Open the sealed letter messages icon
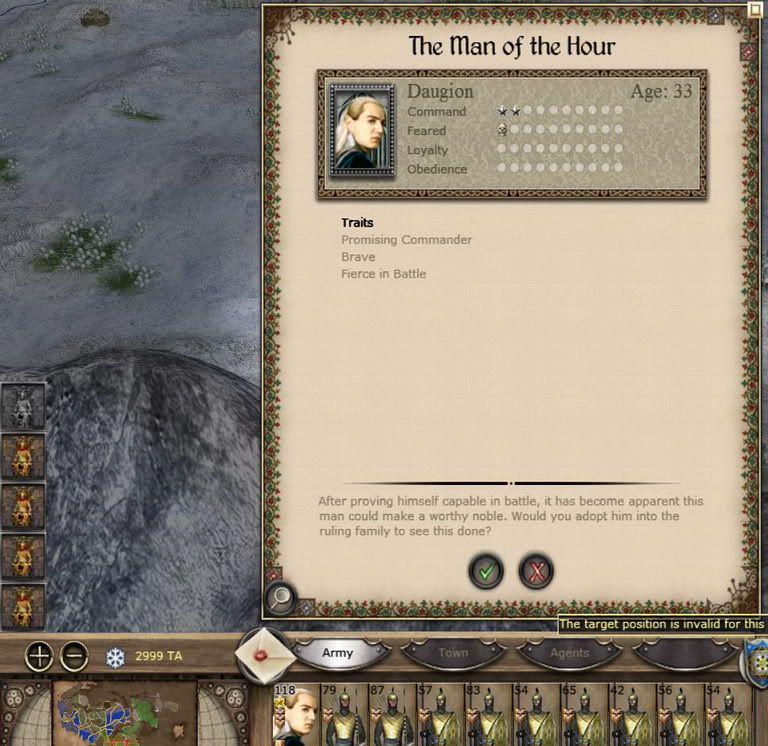Screen dimensions: 768x746 (x=264, y=653)
